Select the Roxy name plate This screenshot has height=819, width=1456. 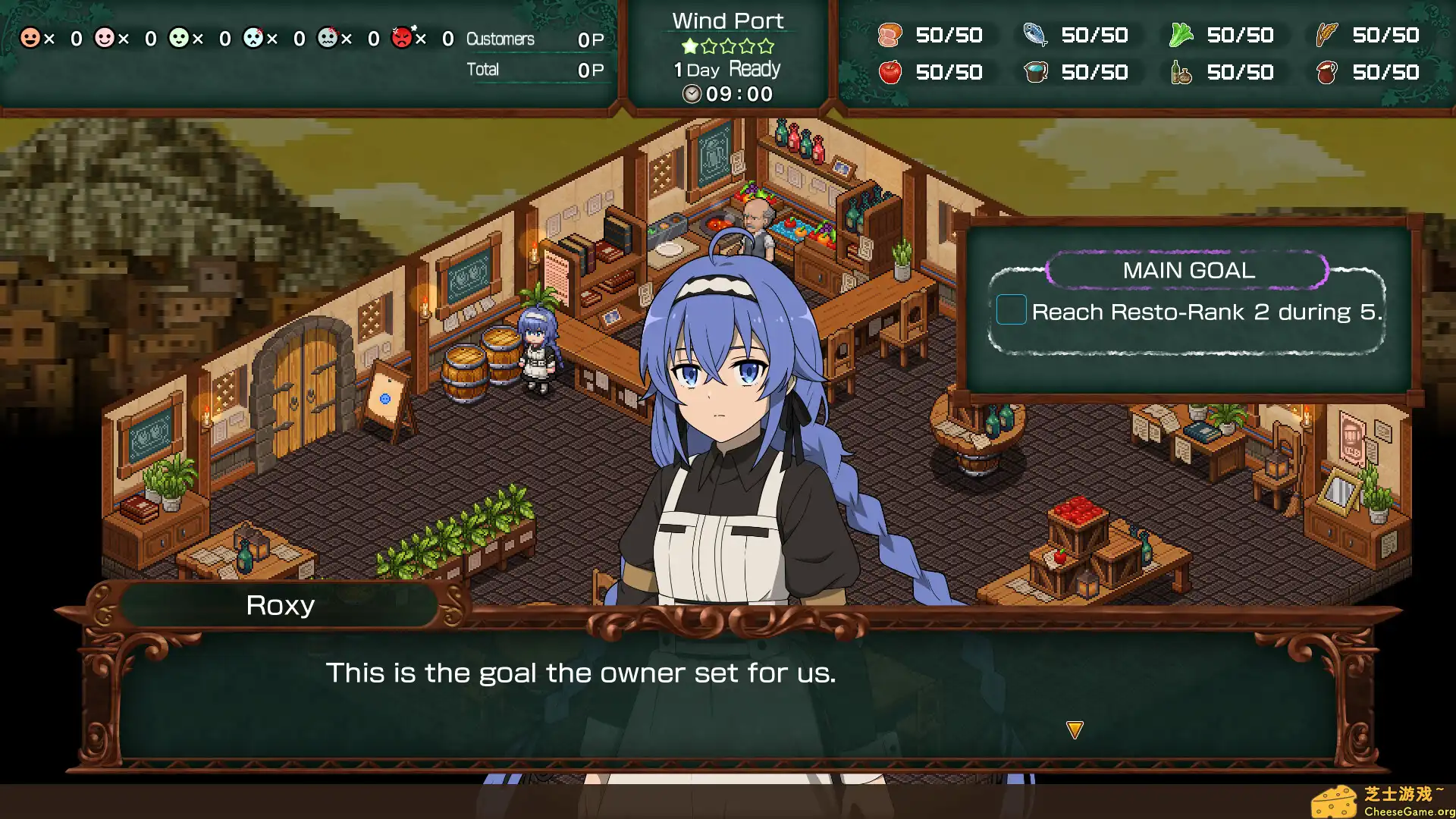click(x=281, y=605)
